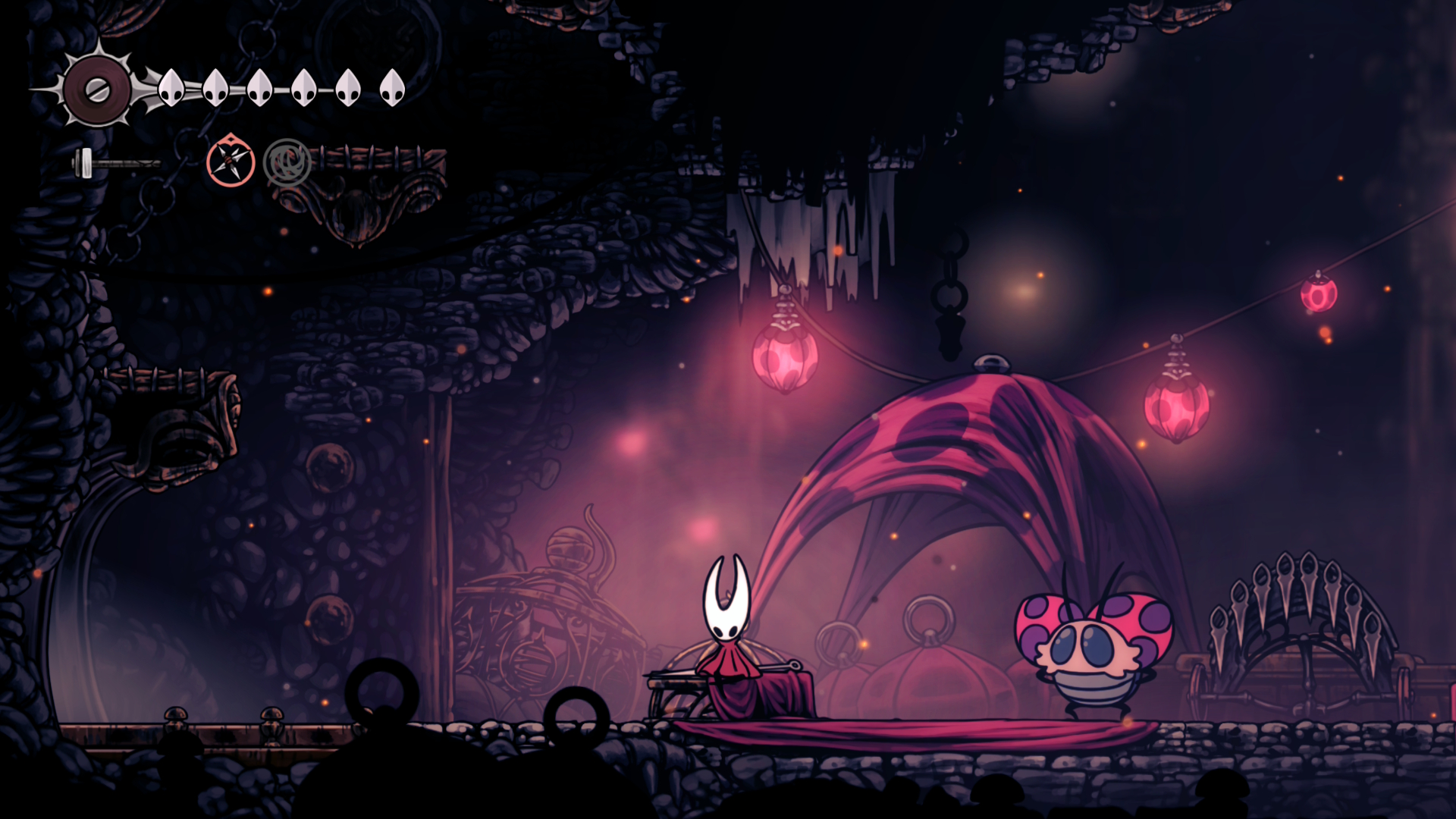Select the red-ringed throwing star tool icon
The image size is (1456, 819).
click(231, 161)
